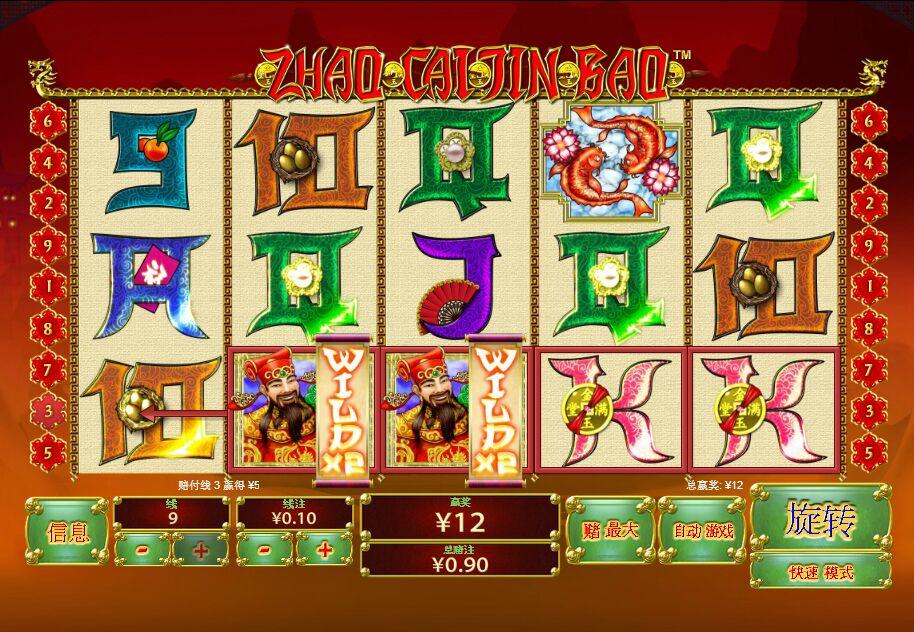The width and height of the screenshot is (914, 632).
Task: Lower the line bet (线注) amount
Action: 264,549
